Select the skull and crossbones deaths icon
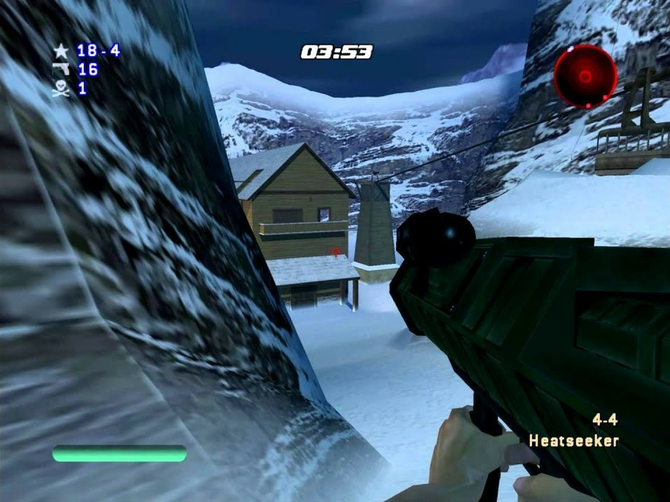Screen dimensions: 670x502 point(61,88)
